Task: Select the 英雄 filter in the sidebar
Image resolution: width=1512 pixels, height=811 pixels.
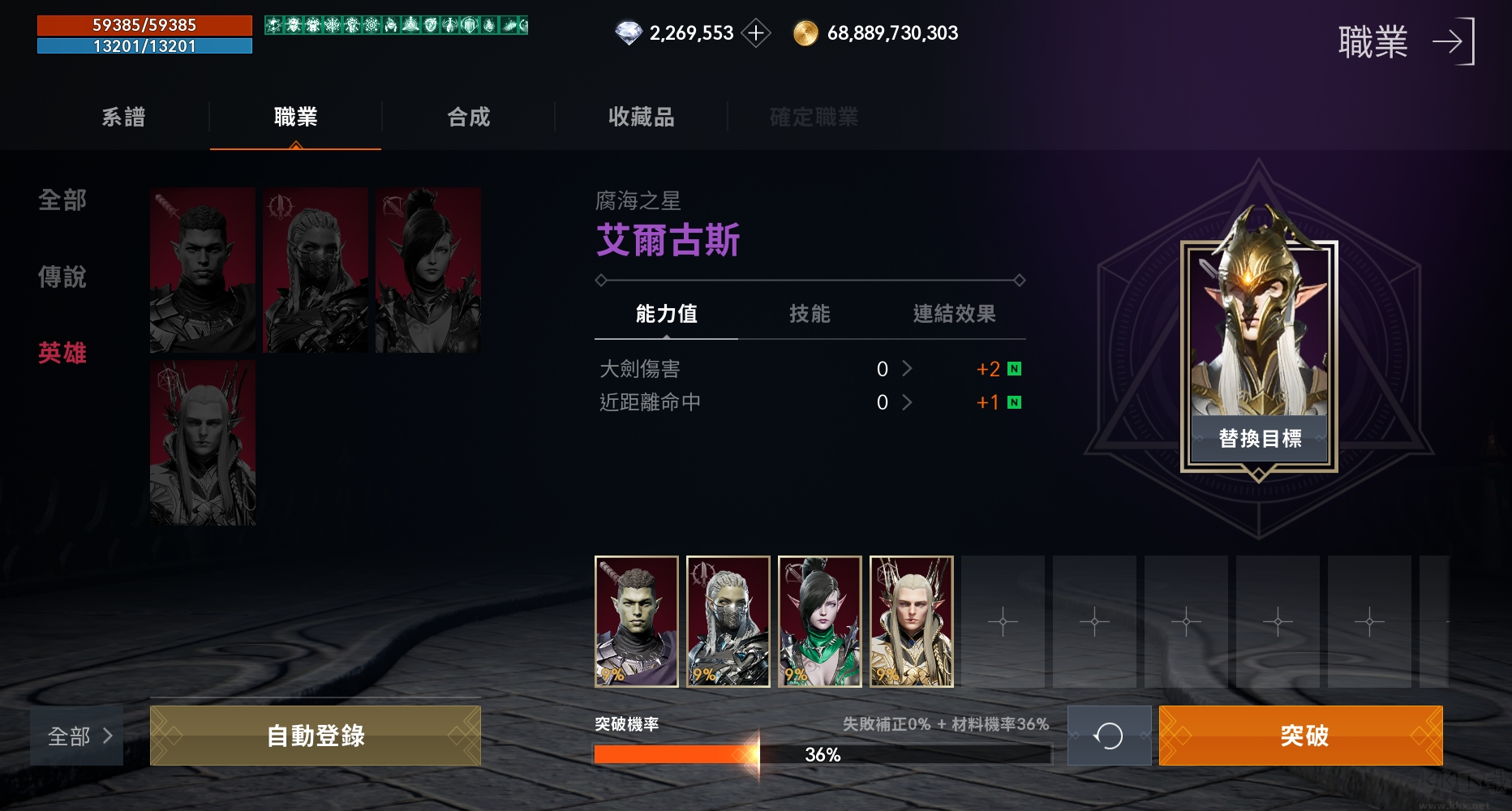Action: coord(62,353)
